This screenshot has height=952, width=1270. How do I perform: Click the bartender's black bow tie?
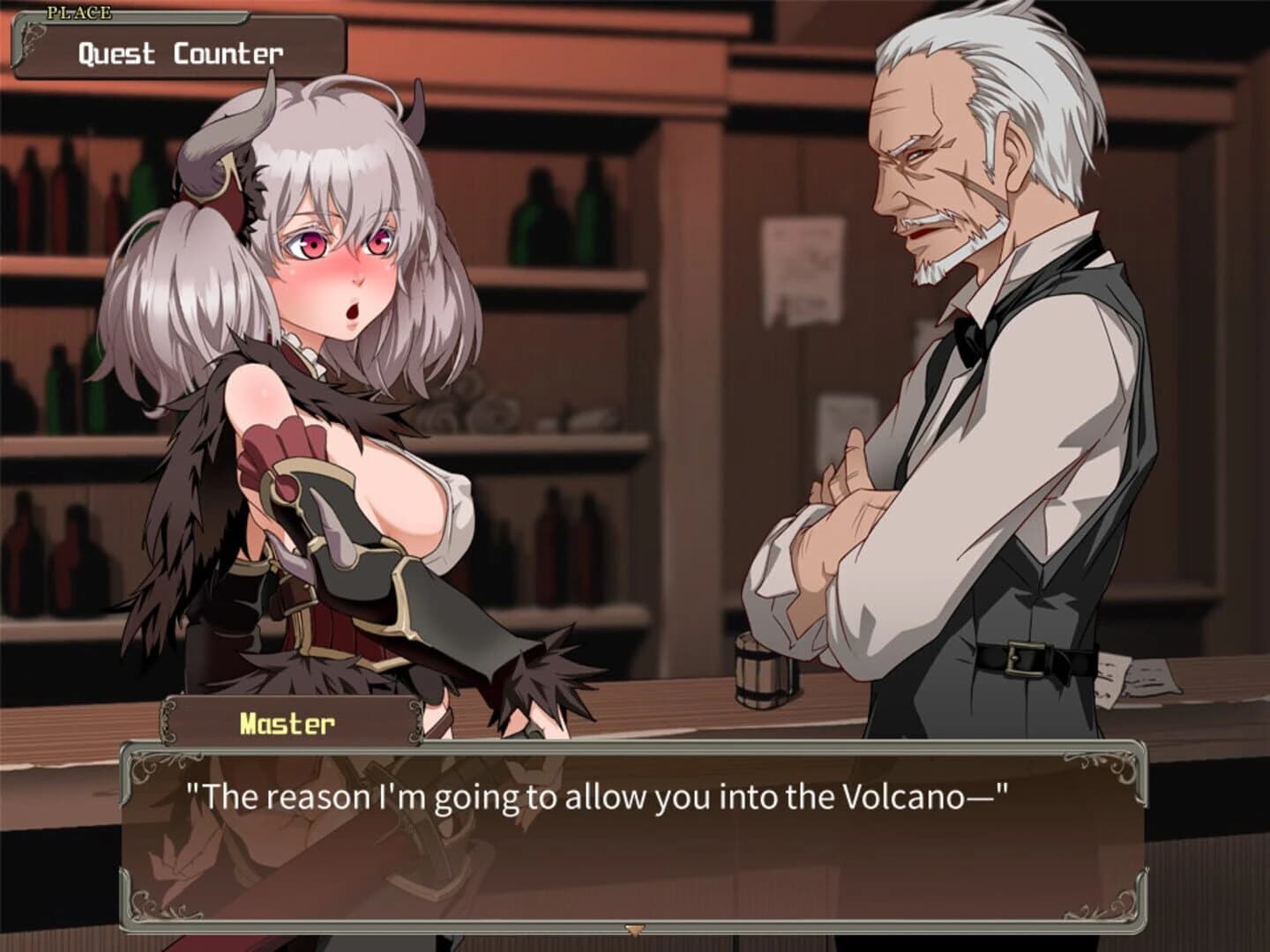coord(970,339)
